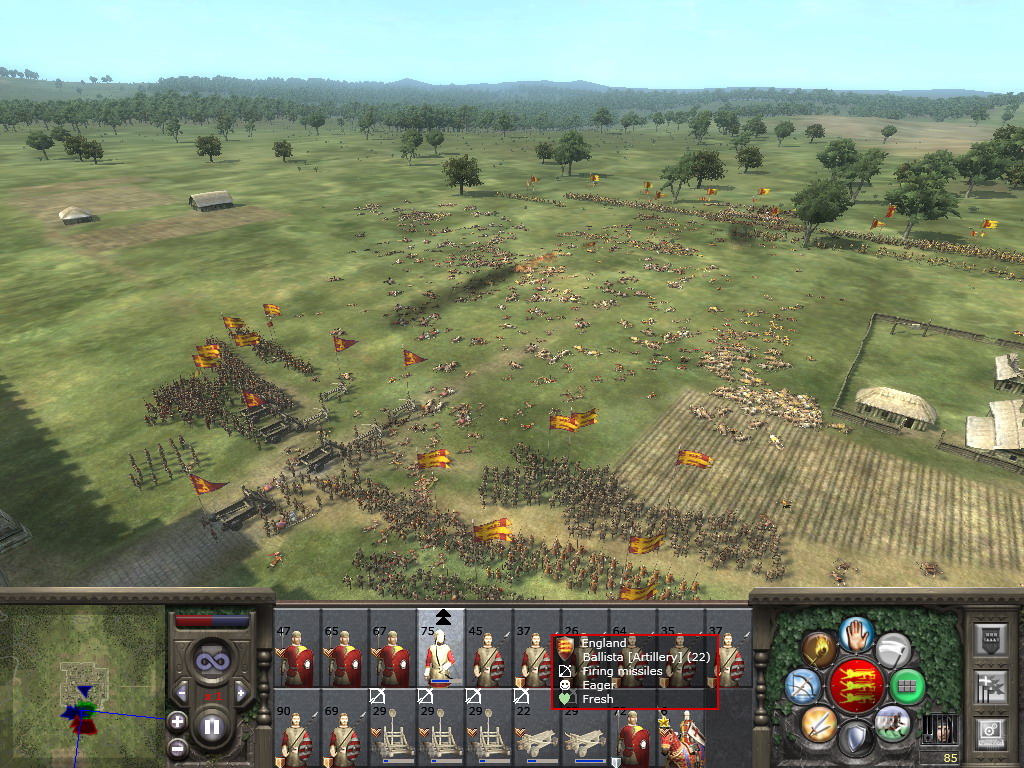Click the sword melee attack icon

(x=819, y=722)
